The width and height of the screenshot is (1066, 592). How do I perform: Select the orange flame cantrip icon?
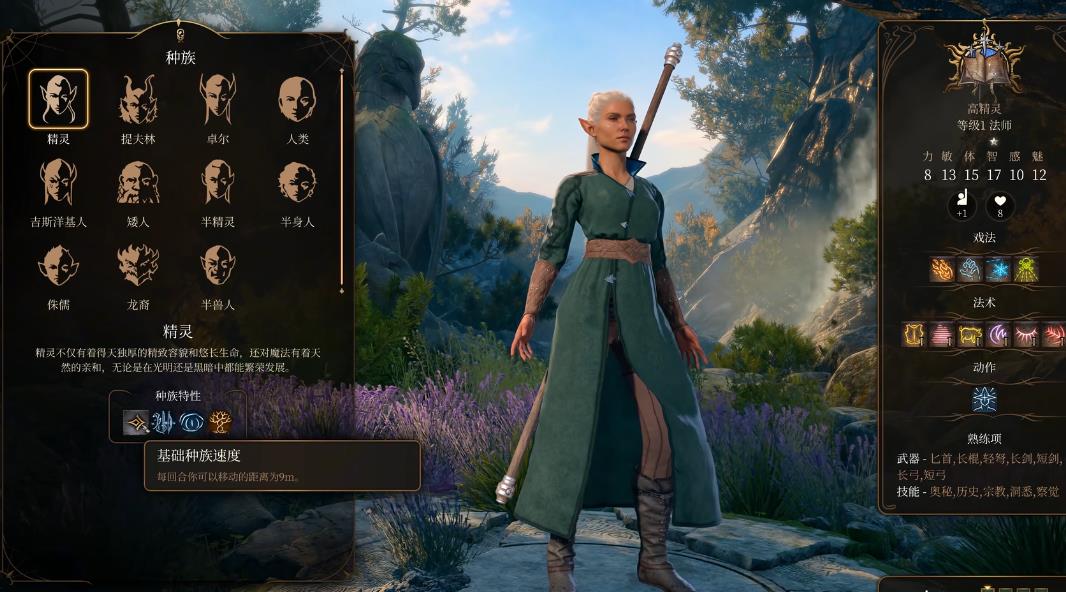[x=942, y=269]
